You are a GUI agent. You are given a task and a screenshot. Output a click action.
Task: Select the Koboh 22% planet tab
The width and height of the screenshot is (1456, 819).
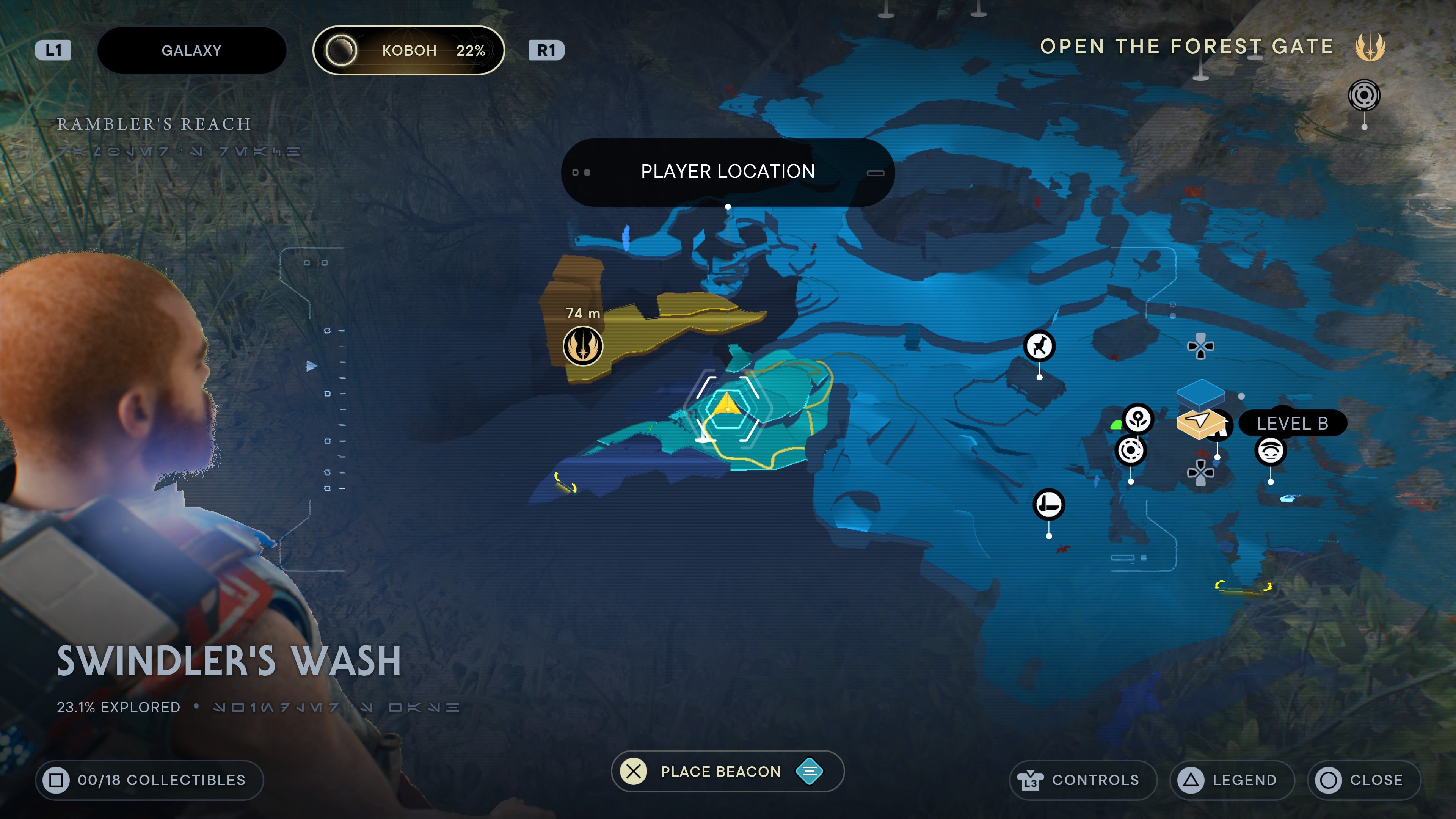click(408, 50)
